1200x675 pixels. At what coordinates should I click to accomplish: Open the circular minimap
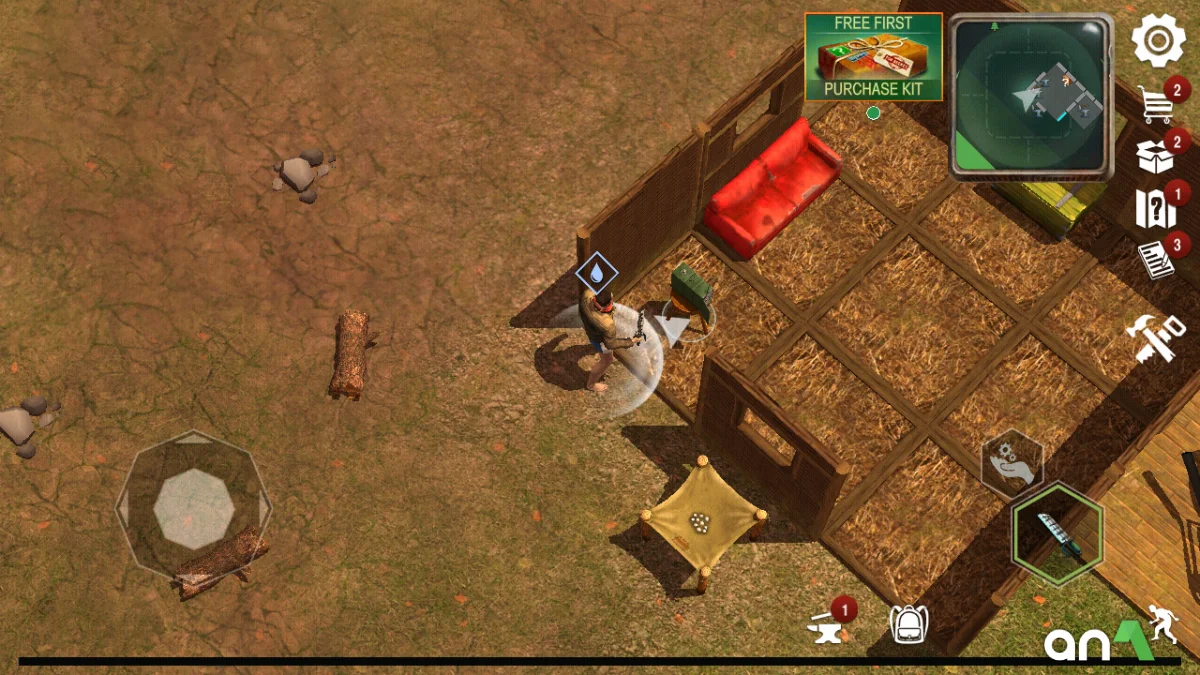(1030, 96)
